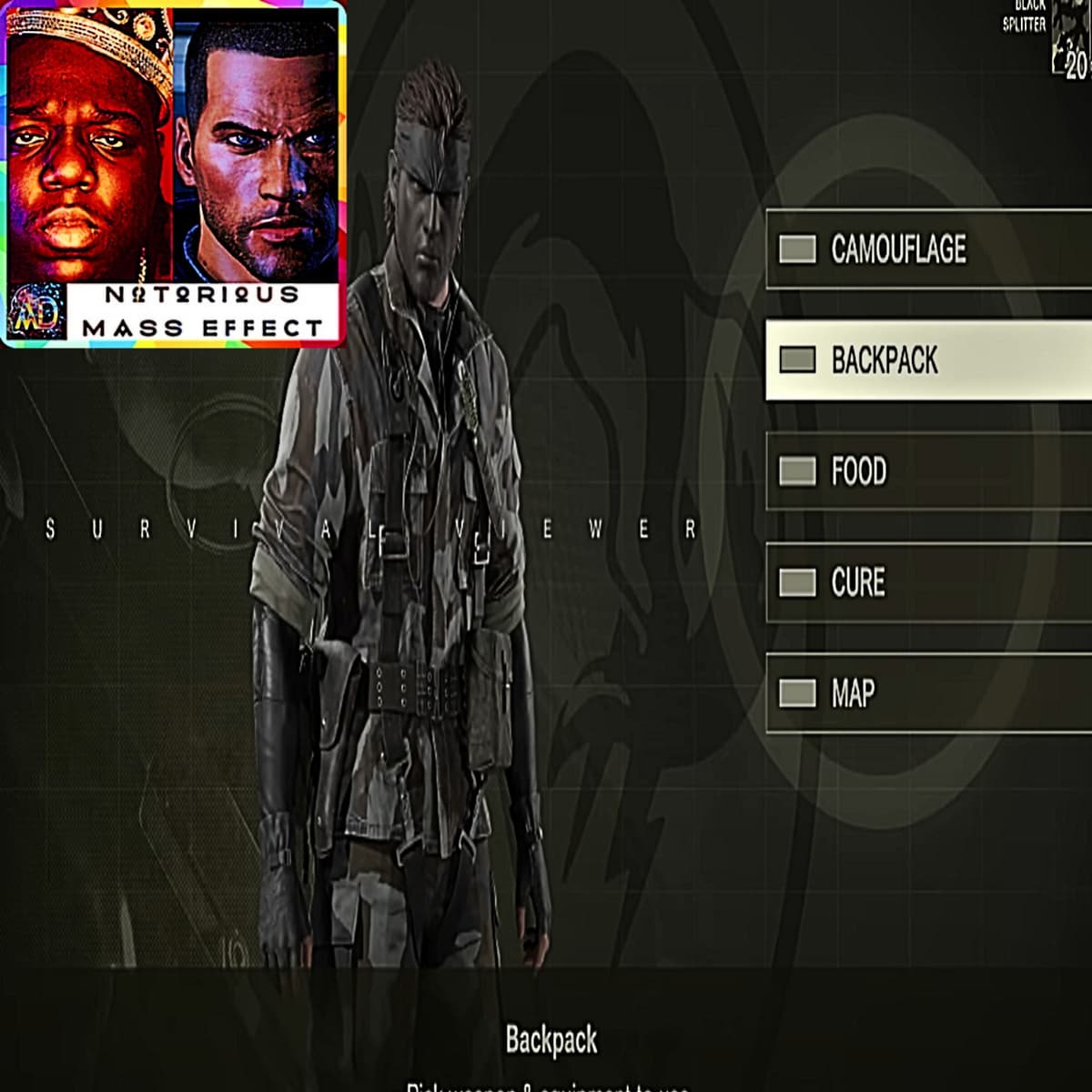
Task: Show the Map from the survival viewer
Action: pyautogui.click(x=928, y=693)
